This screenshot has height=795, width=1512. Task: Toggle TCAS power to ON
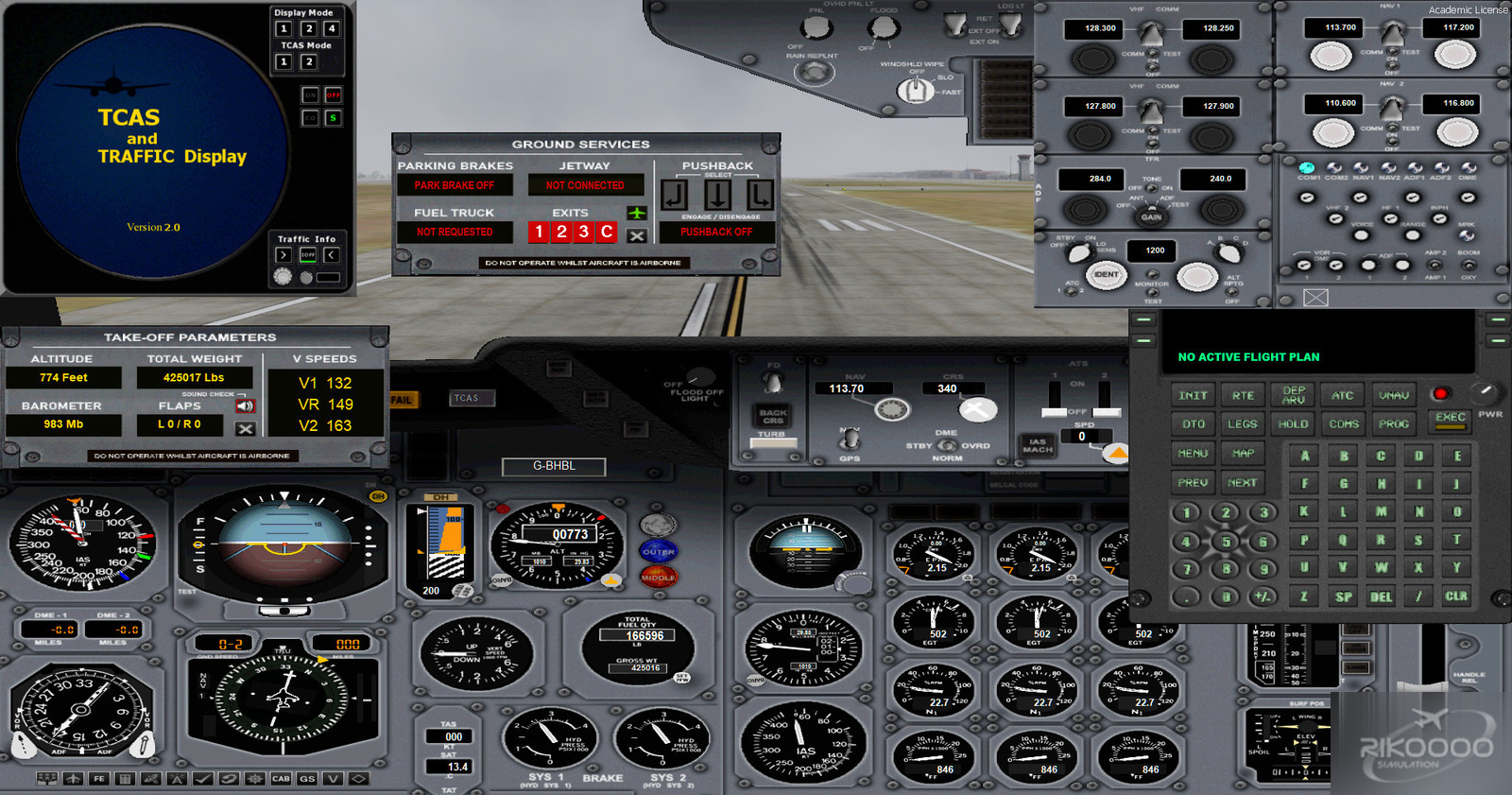[310, 95]
